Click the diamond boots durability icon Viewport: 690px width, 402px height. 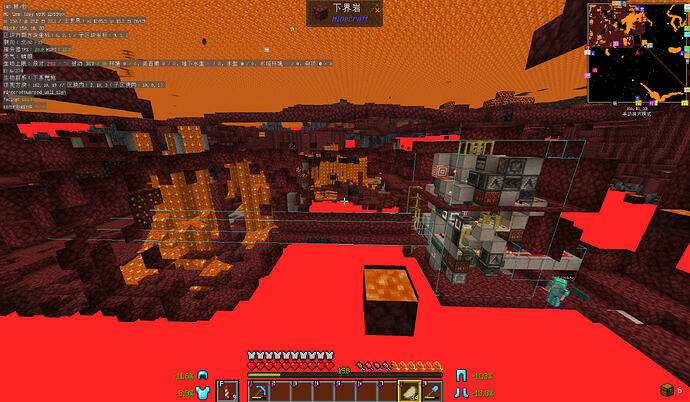463,392
